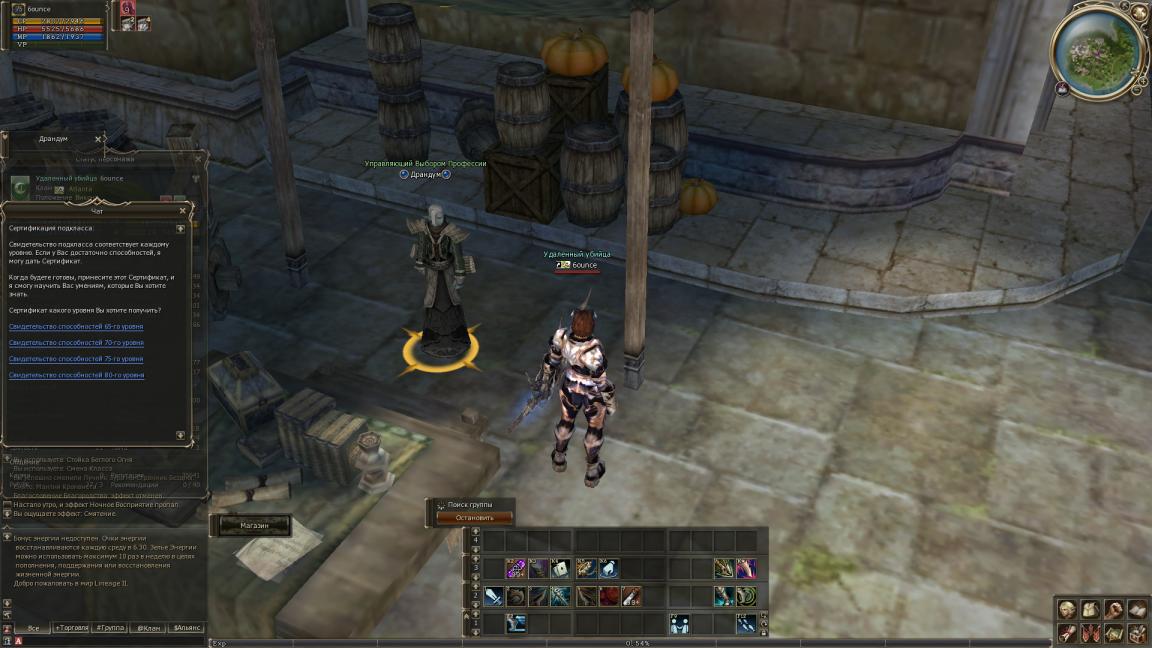Viewport: 1152px width, 648px height.
Task: Switch to the #Группа chat tab
Action: pos(110,628)
